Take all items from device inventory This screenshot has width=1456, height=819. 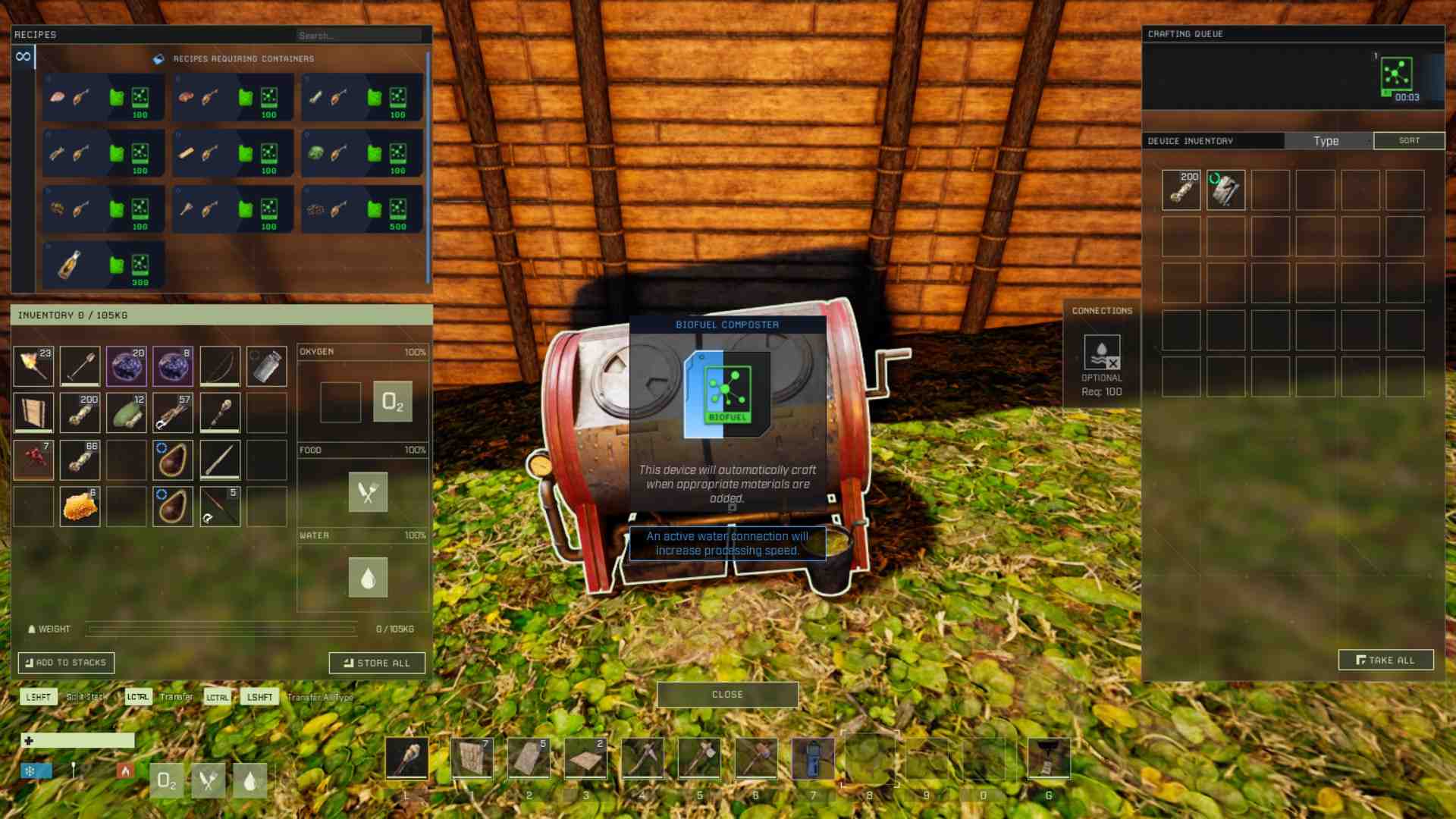click(x=1385, y=661)
